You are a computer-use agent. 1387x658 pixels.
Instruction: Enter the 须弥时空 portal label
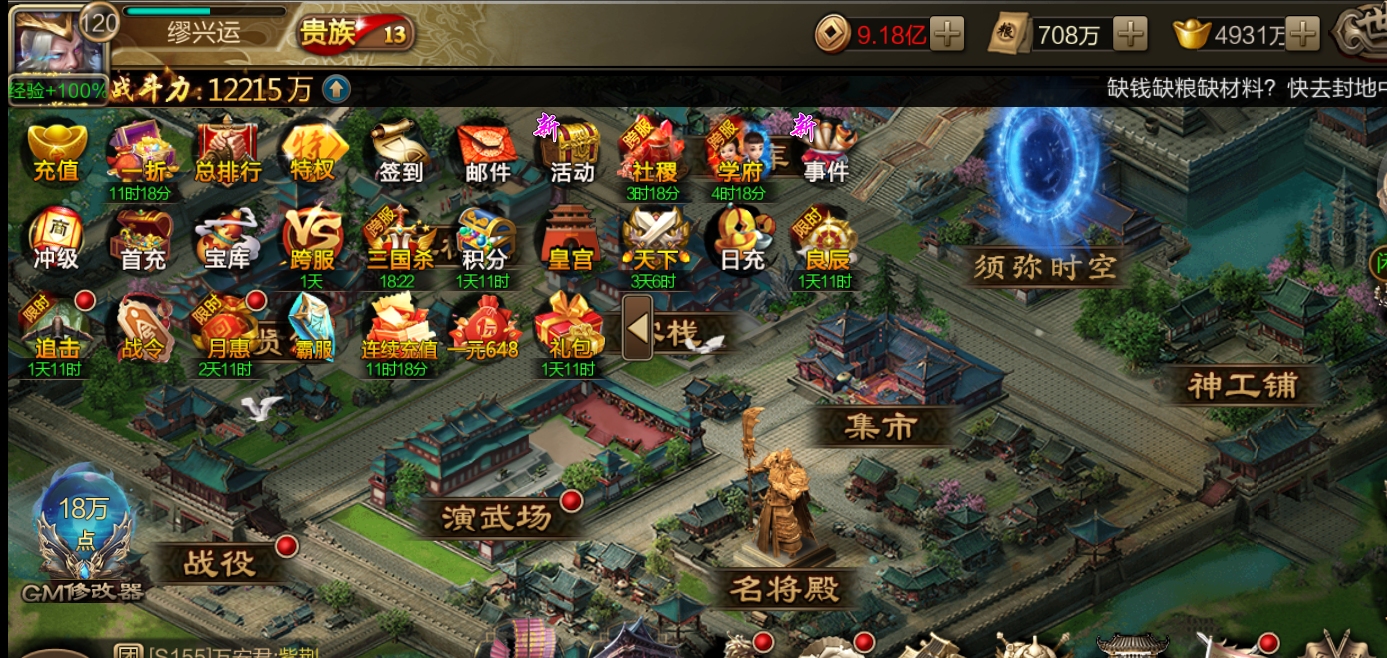click(x=1046, y=267)
